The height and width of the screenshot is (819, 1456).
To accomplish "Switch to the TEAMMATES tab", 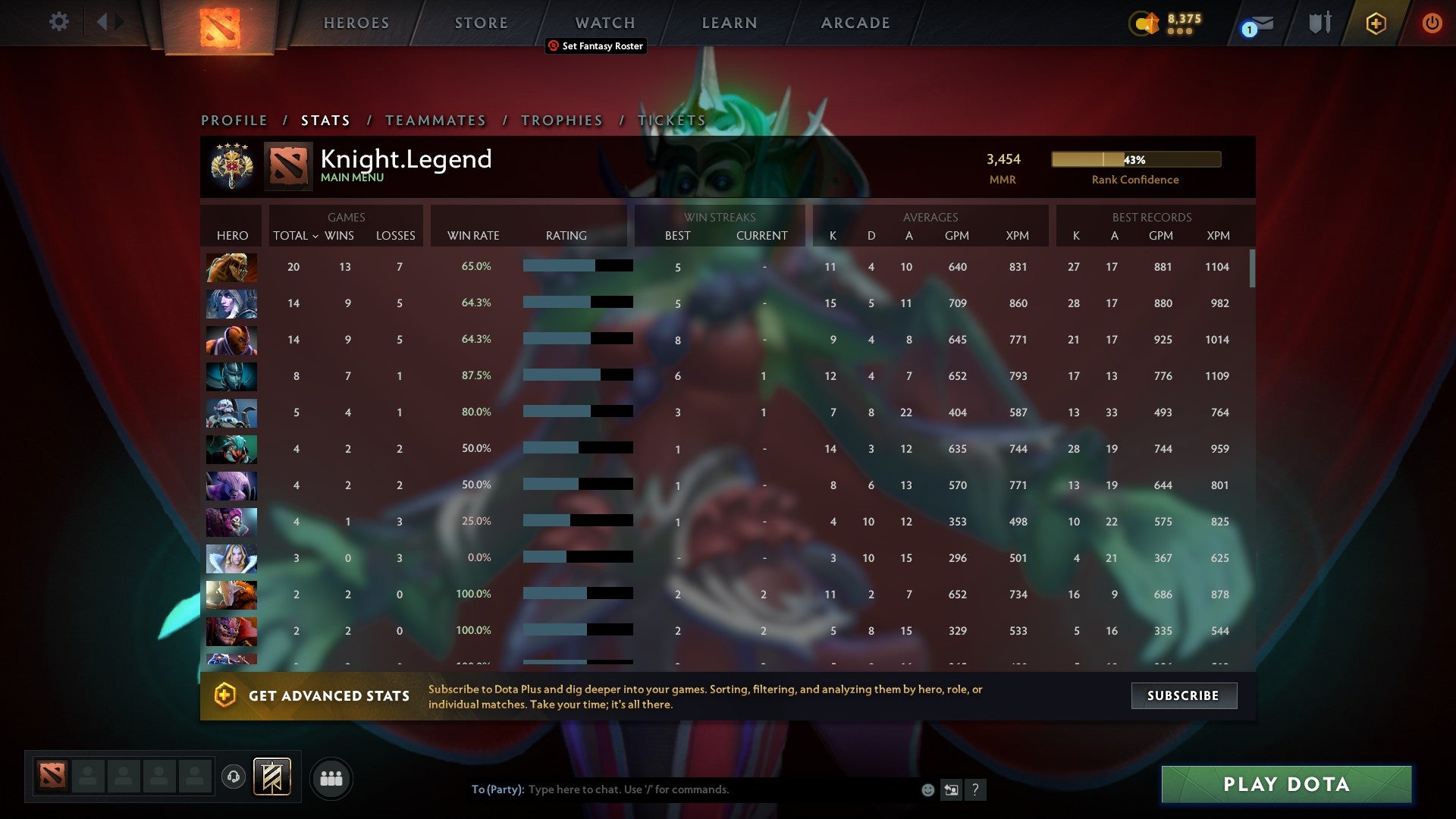I will click(x=436, y=120).
